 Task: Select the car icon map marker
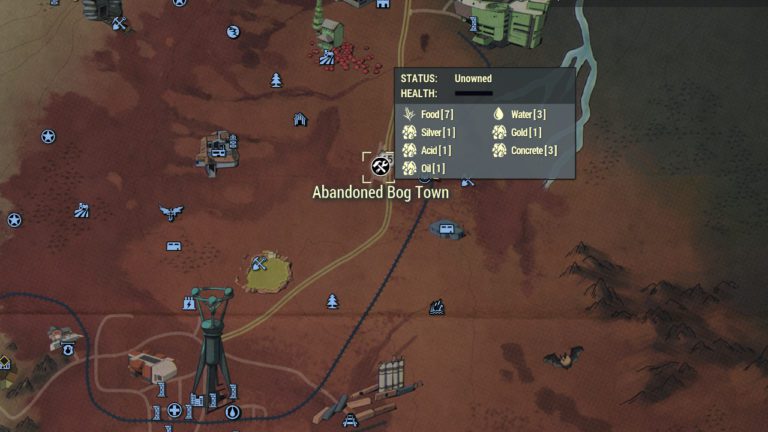[x=350, y=421]
